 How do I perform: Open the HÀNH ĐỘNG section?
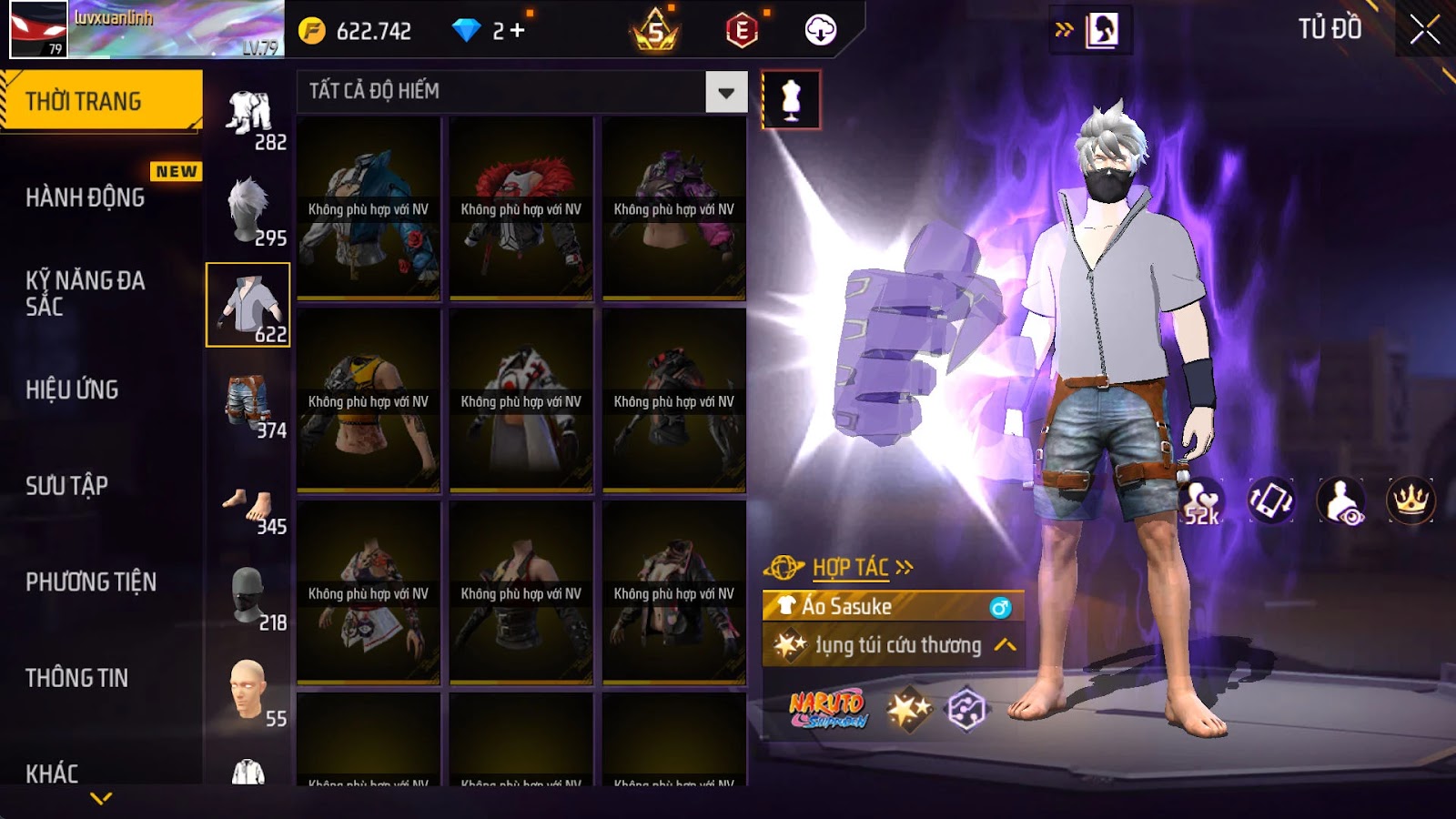point(86,197)
